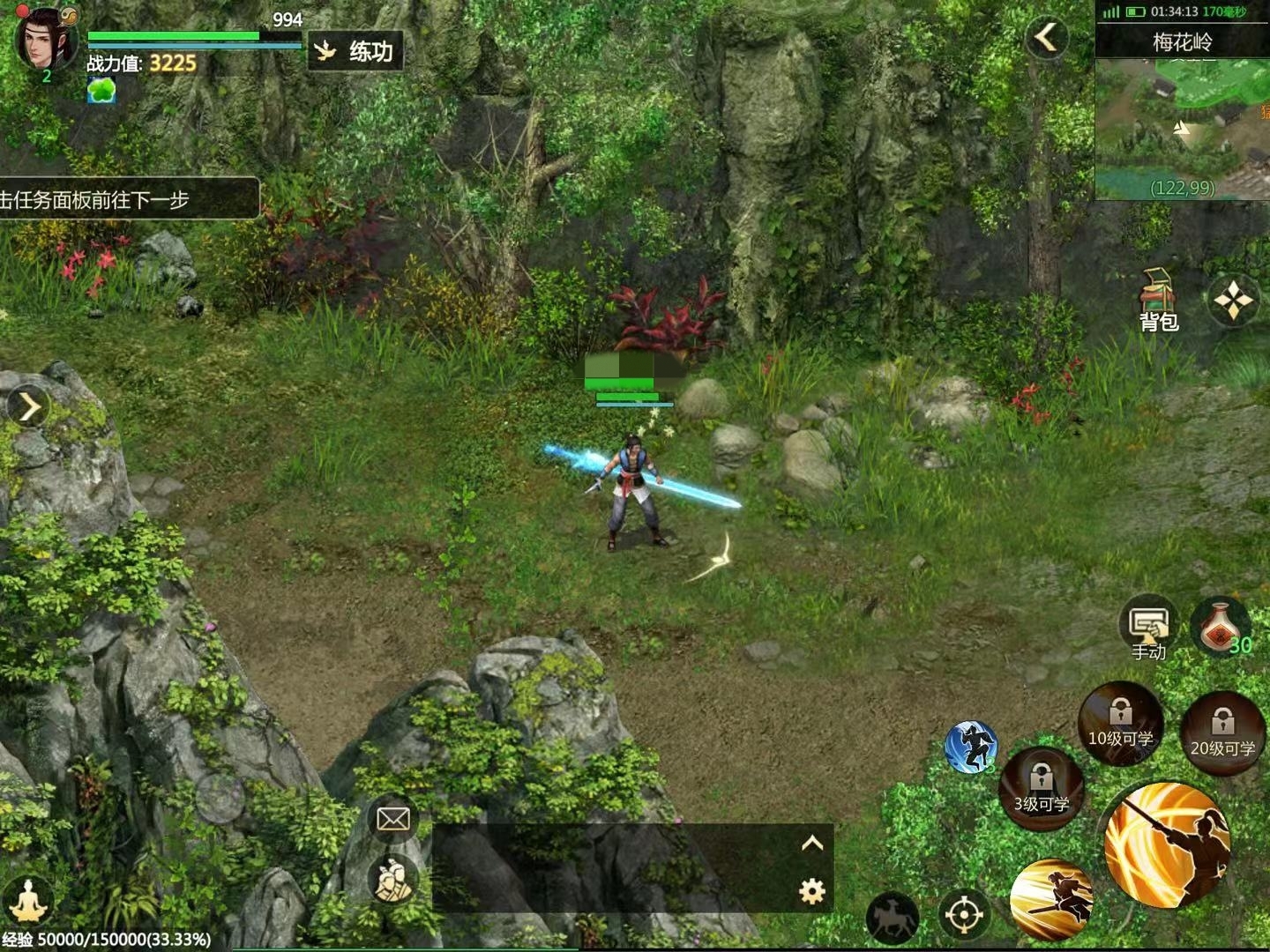Select the locked 3级可学 skill slot
Viewport: 1270px width, 952px height.
(x=1042, y=788)
